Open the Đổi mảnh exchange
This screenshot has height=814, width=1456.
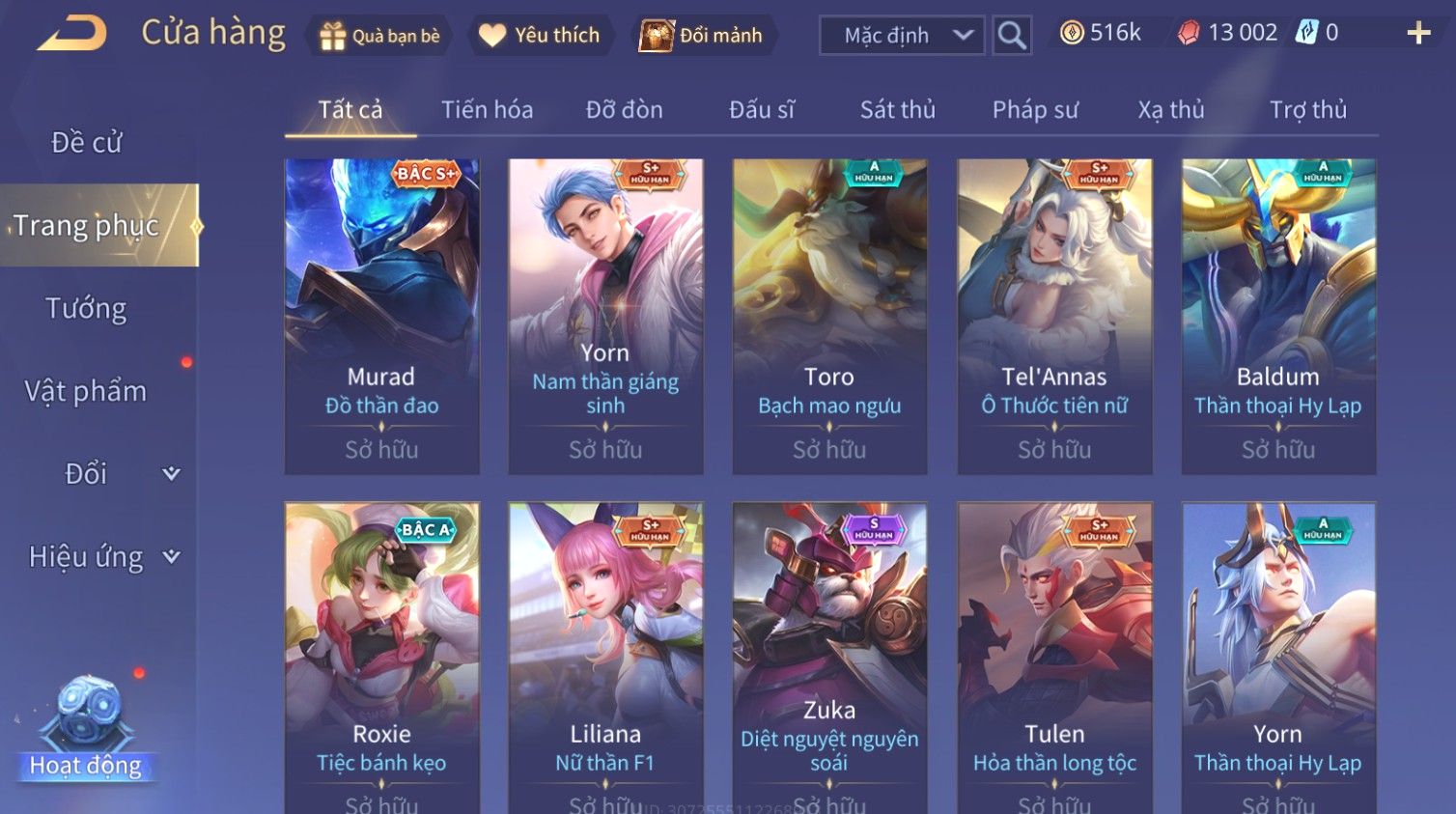tap(703, 36)
